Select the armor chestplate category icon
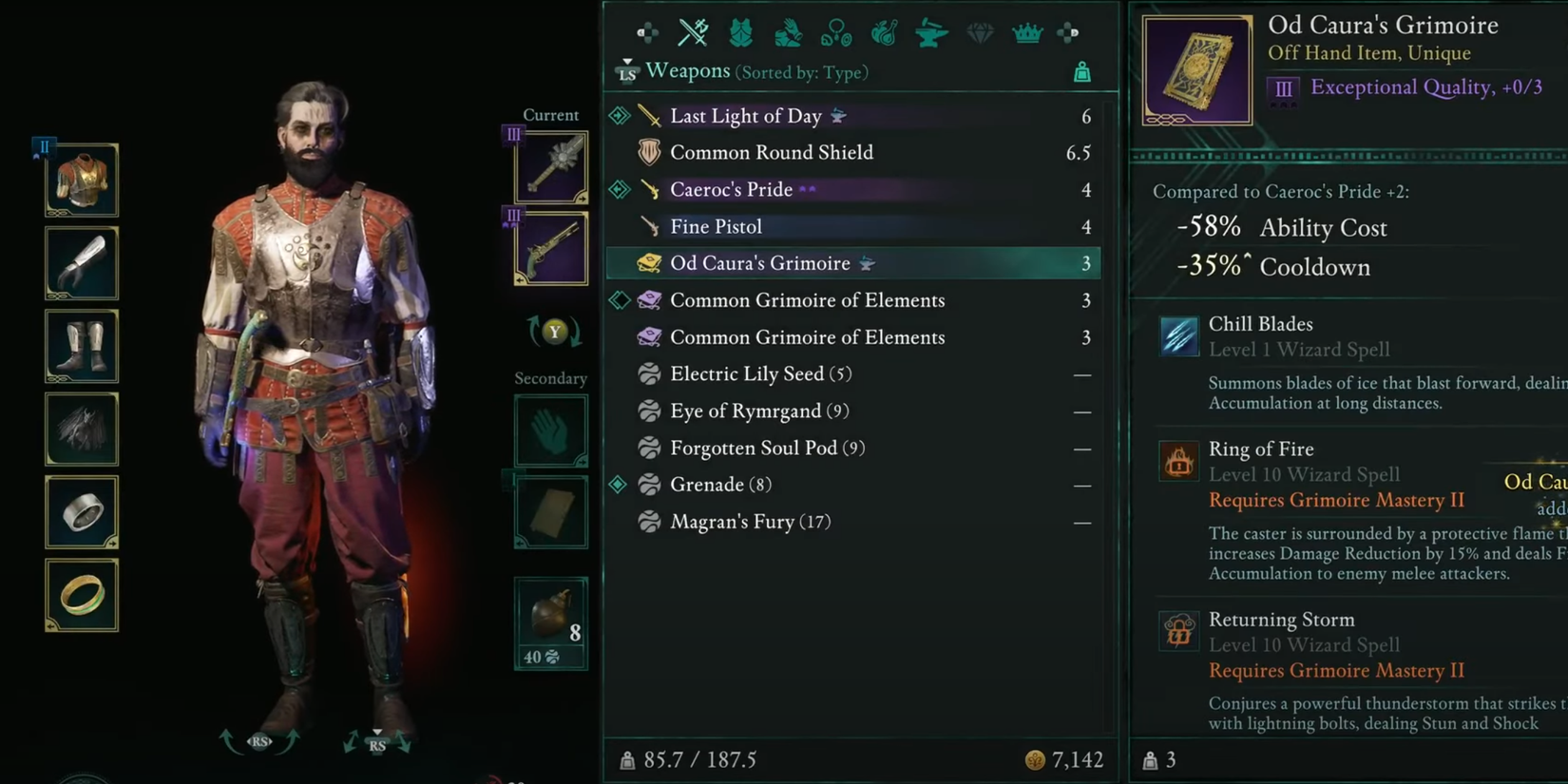Viewport: 1568px width, 784px height. [x=740, y=31]
